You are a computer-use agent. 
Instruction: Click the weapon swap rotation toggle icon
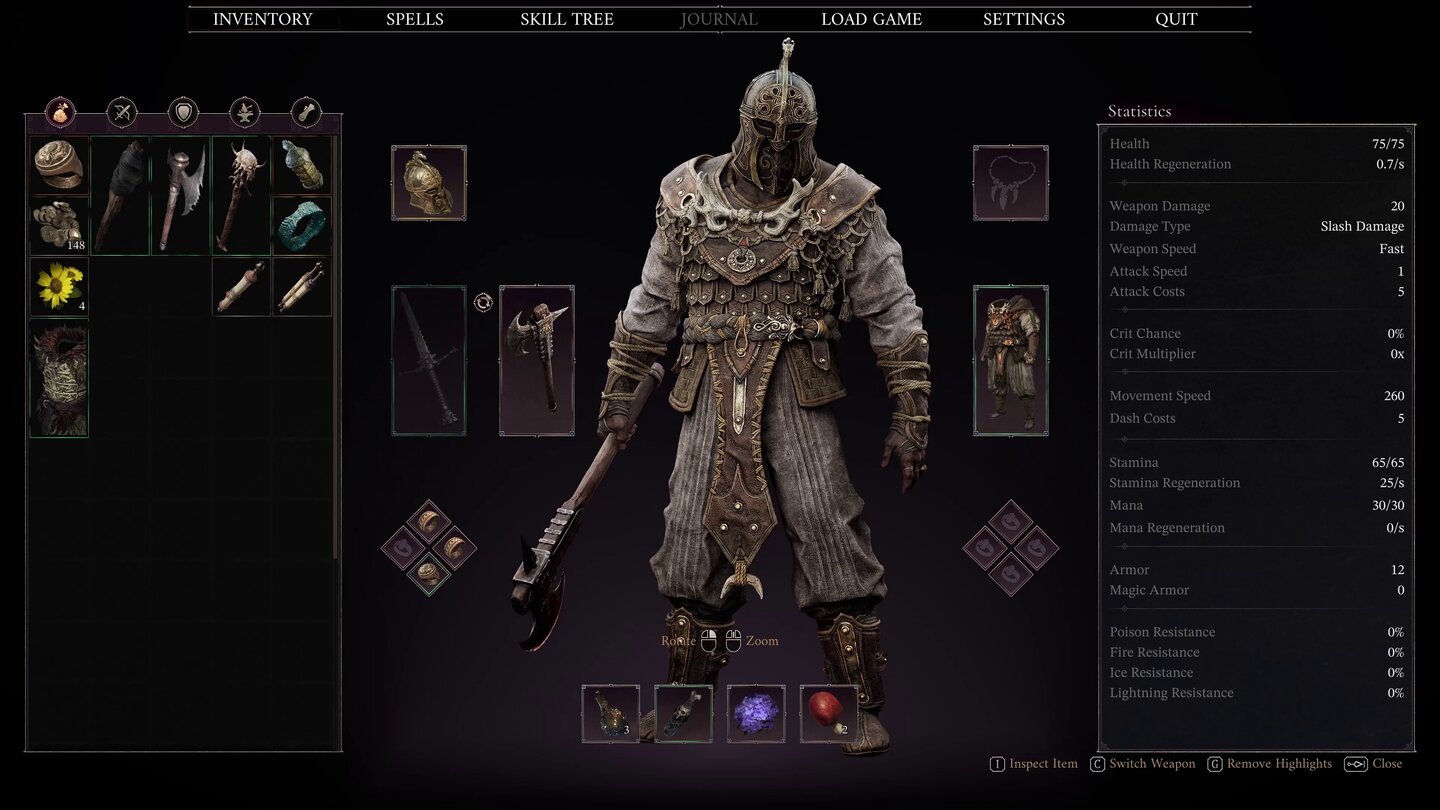[x=484, y=302]
